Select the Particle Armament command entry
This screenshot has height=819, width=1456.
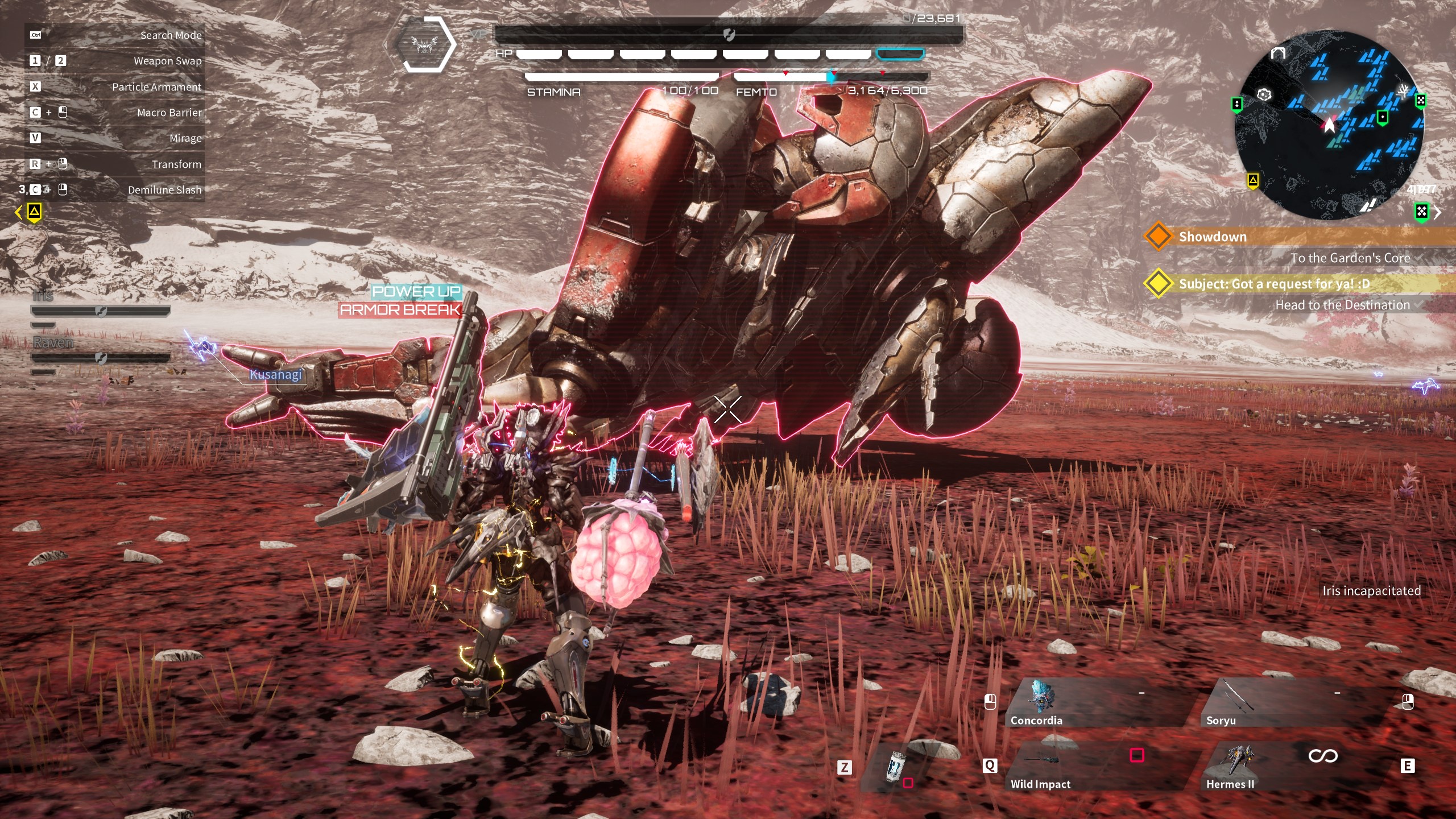pyautogui.click(x=114, y=87)
